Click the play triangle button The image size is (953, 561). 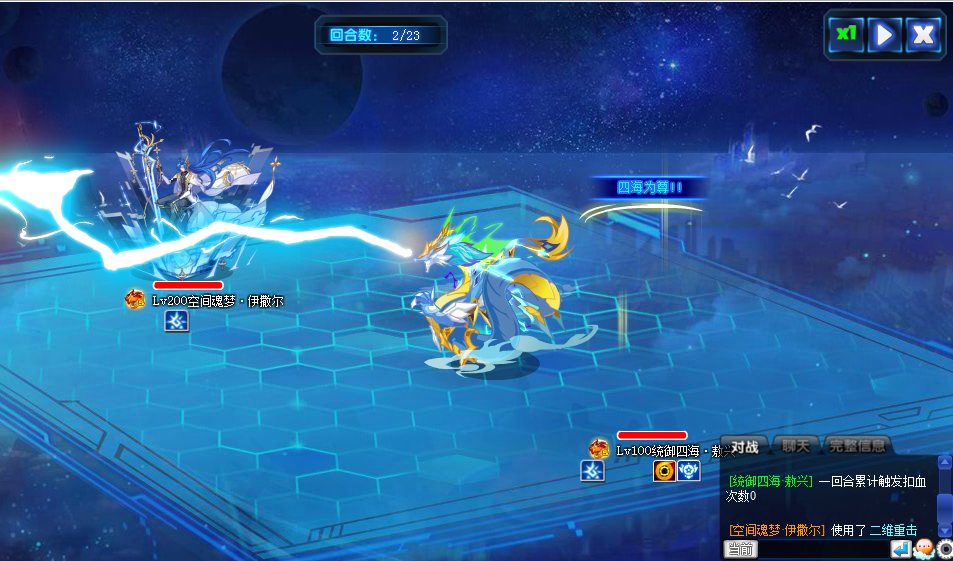click(884, 35)
